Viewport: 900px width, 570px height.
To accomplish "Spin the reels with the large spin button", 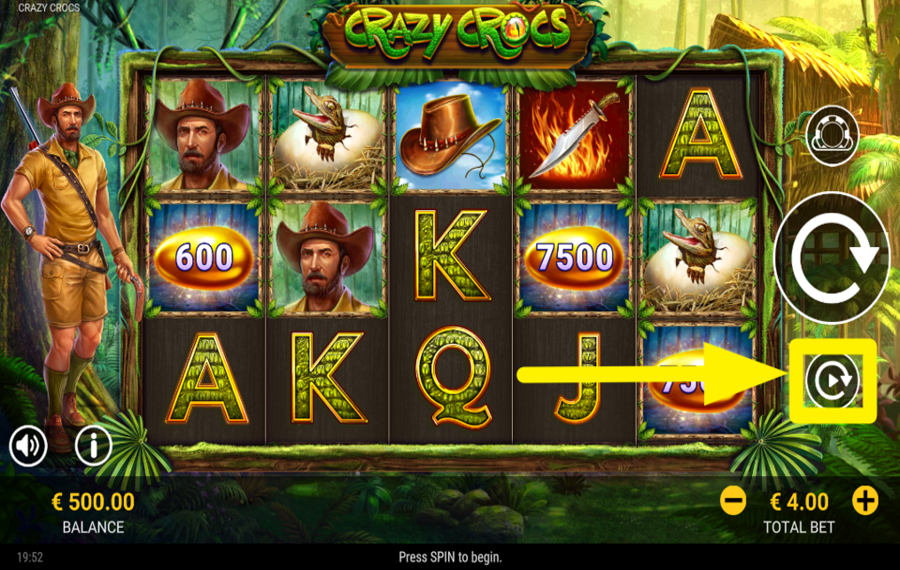I will click(832, 257).
